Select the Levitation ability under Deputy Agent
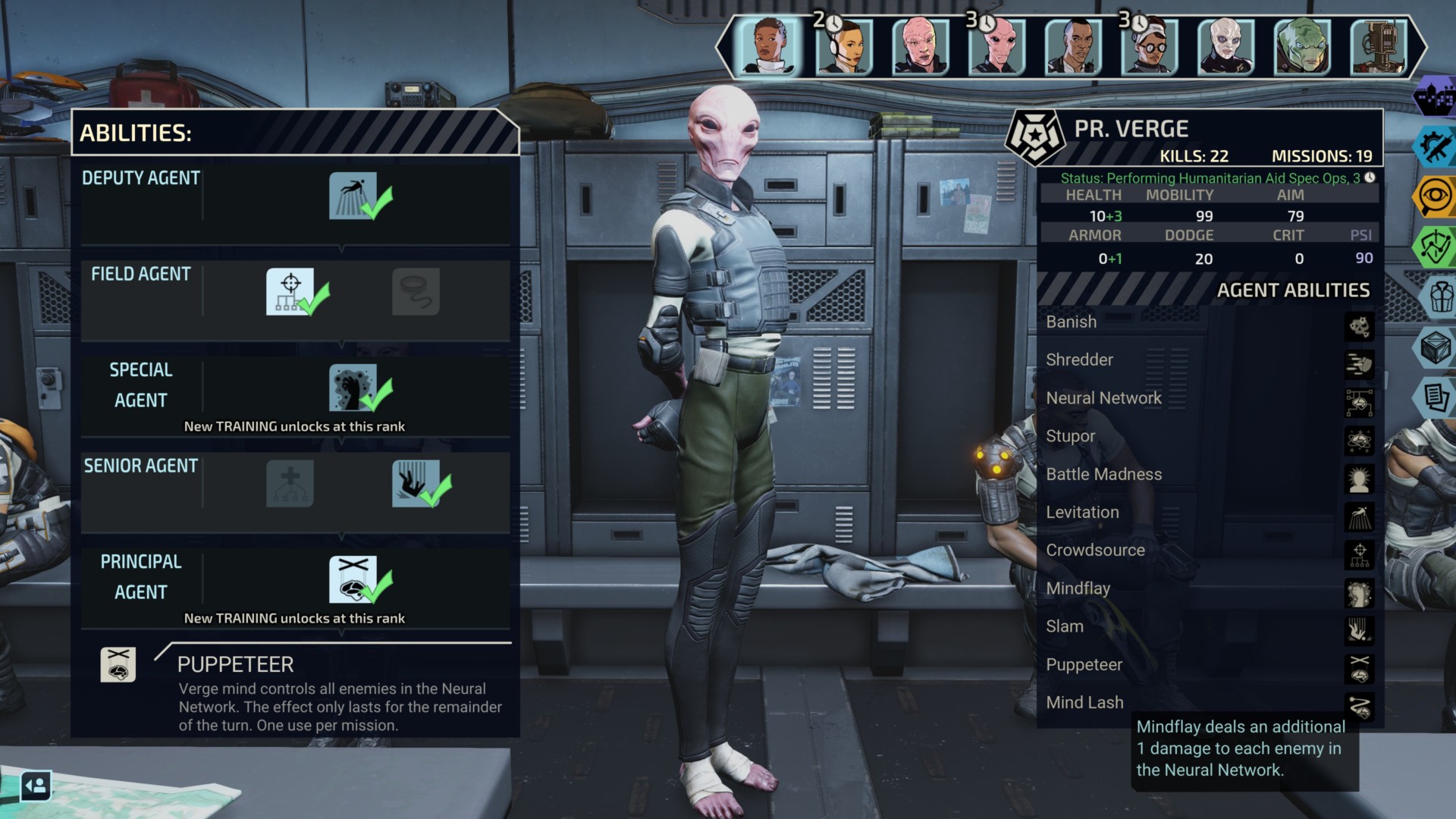Viewport: 1456px width, 819px height. (x=353, y=196)
